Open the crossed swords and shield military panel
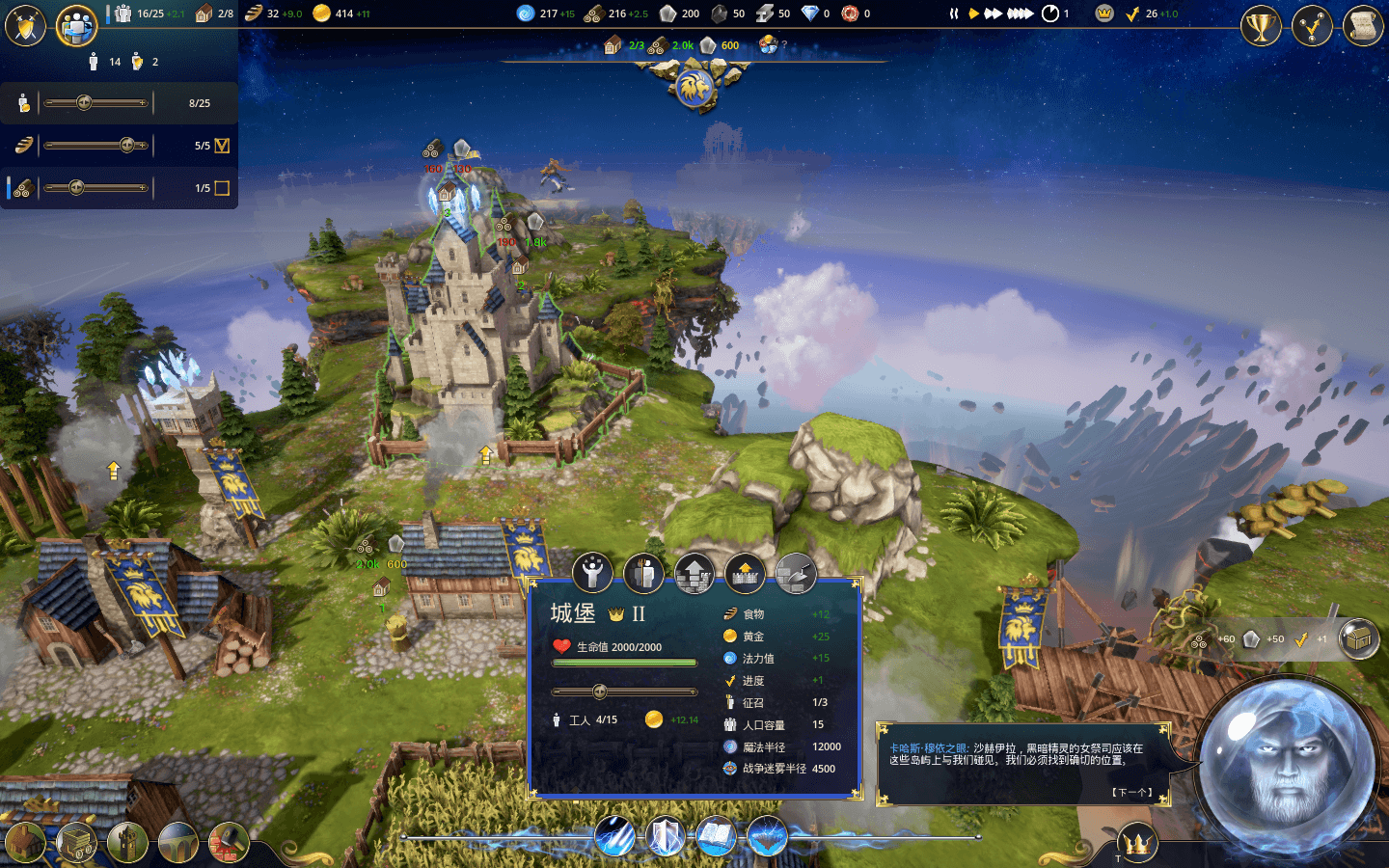Screen dimensions: 1389x868 tap(25, 26)
